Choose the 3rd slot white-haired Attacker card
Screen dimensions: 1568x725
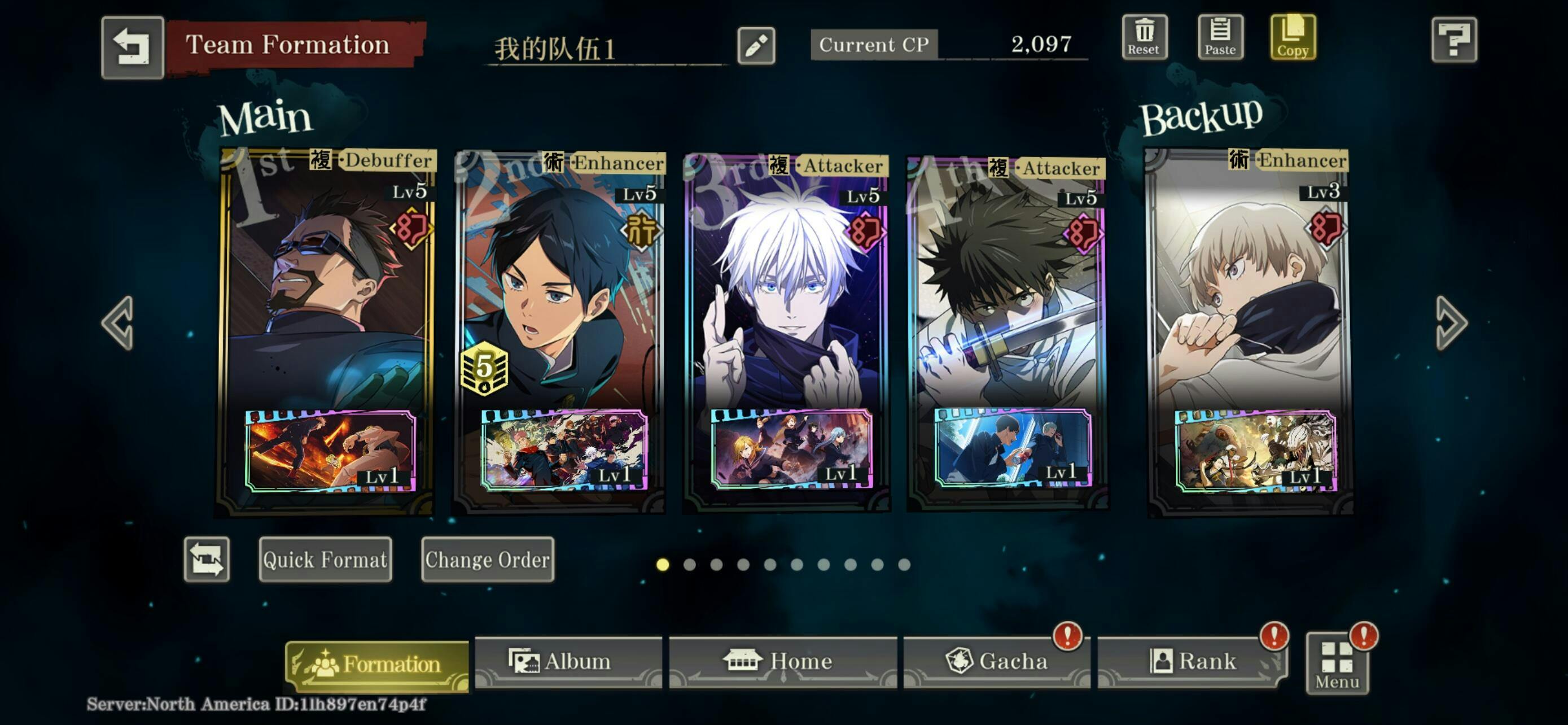tap(786, 292)
